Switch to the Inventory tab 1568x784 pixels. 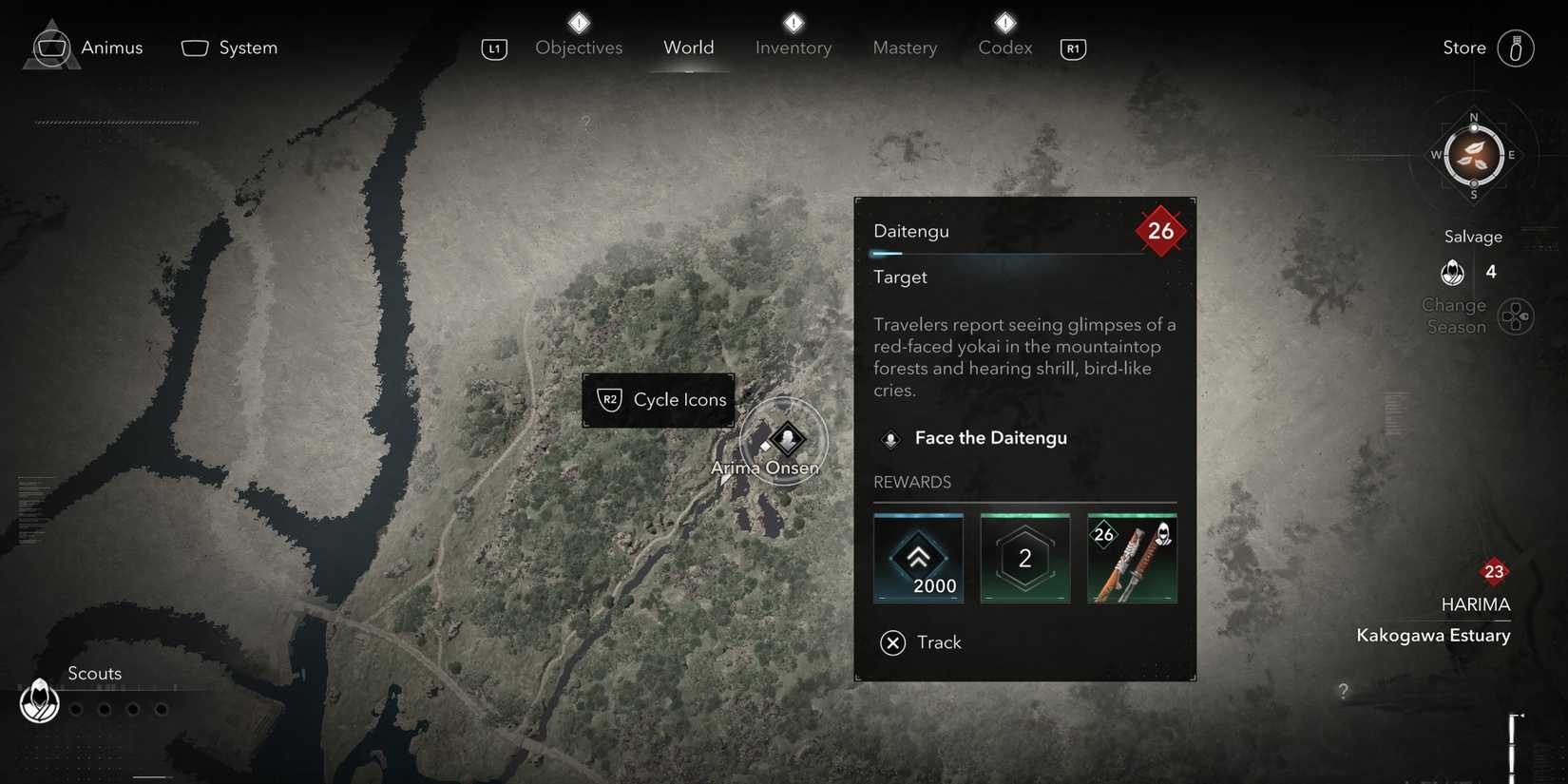(x=794, y=48)
